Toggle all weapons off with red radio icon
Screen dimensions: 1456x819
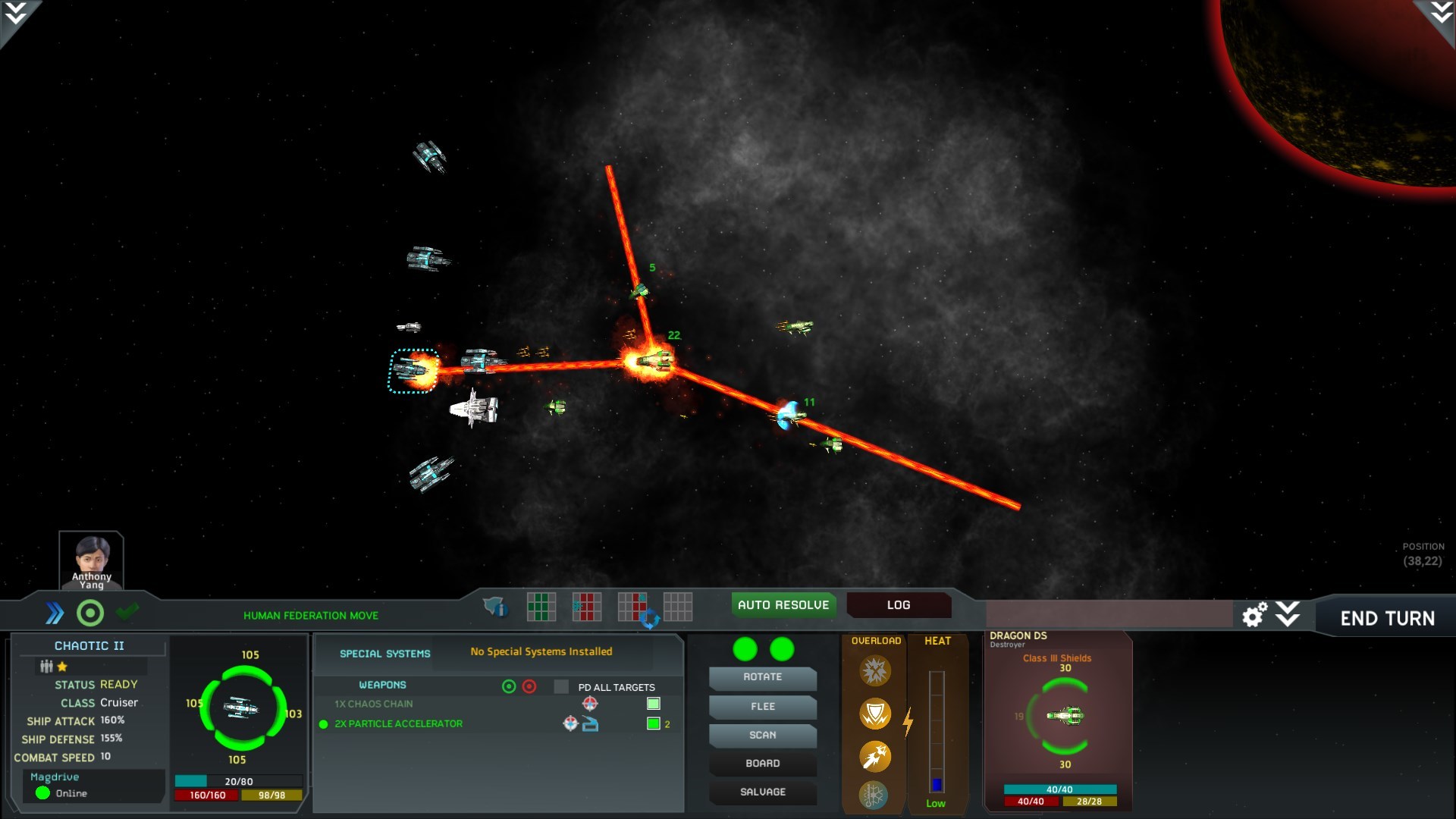pyautogui.click(x=529, y=686)
